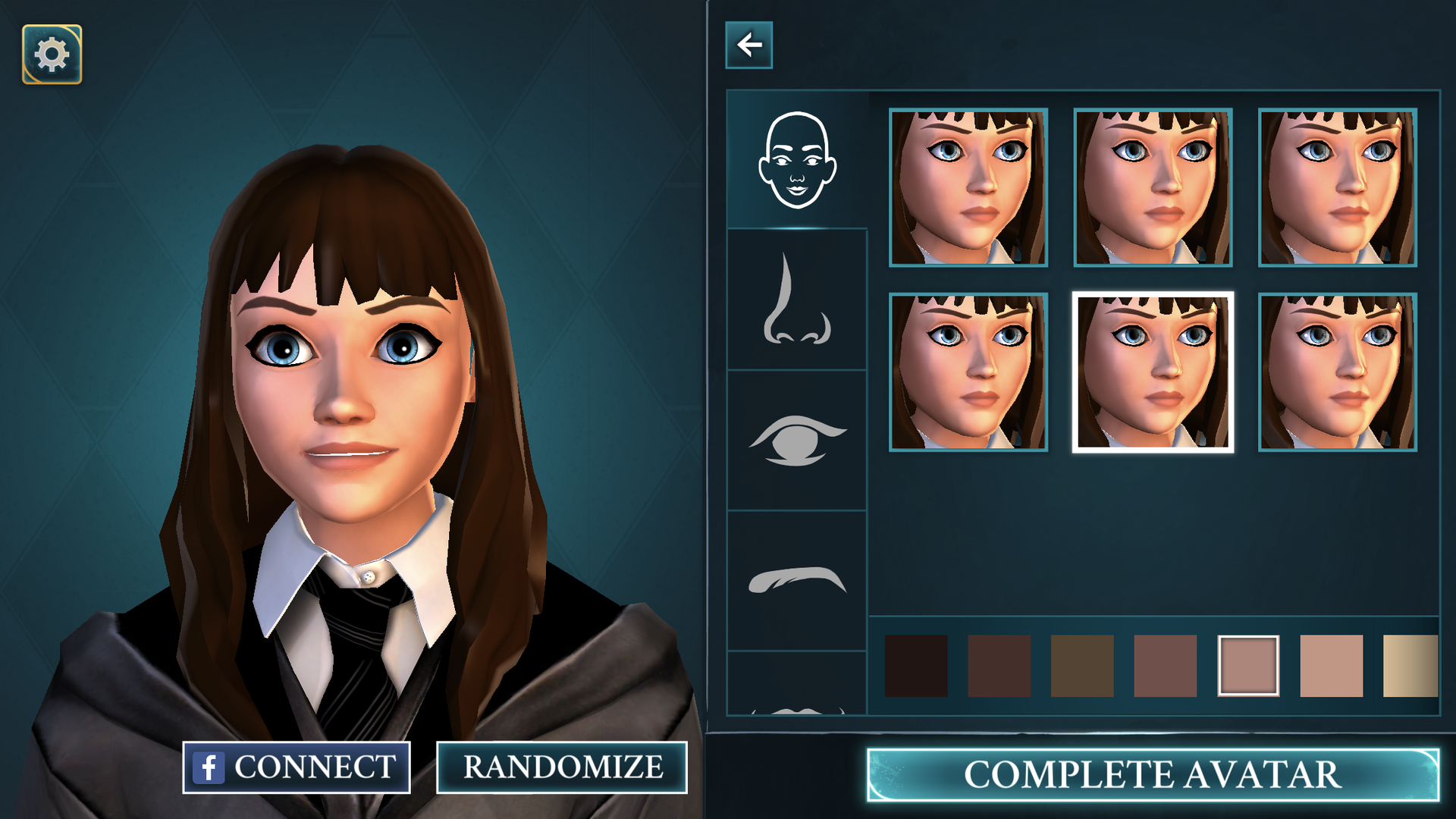The height and width of the screenshot is (819, 1456).
Task: Select the olive-brown skin tone swatch
Action: pos(1082,666)
